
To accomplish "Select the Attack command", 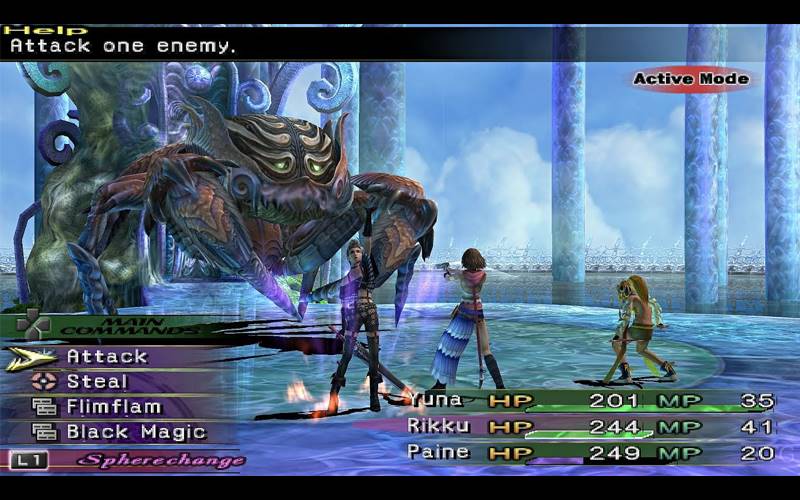I will [107, 356].
